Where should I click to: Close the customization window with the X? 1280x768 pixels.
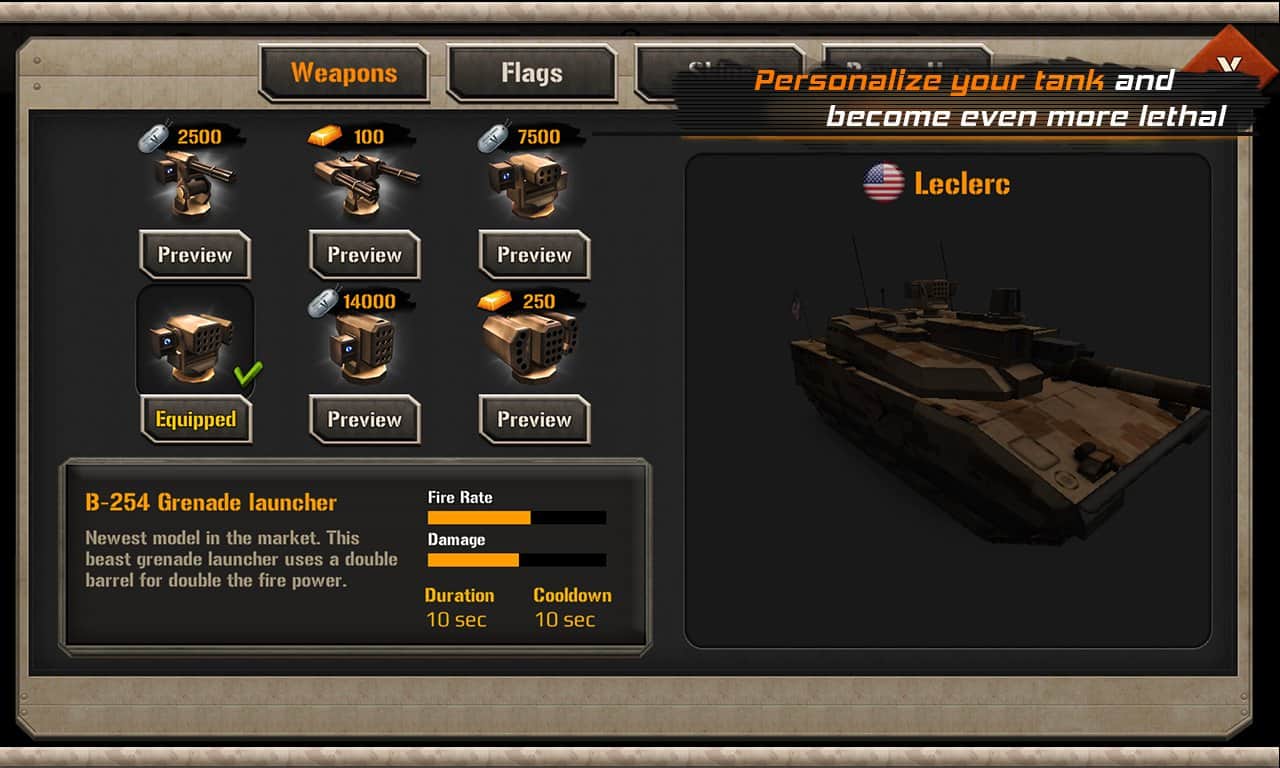point(1229,65)
